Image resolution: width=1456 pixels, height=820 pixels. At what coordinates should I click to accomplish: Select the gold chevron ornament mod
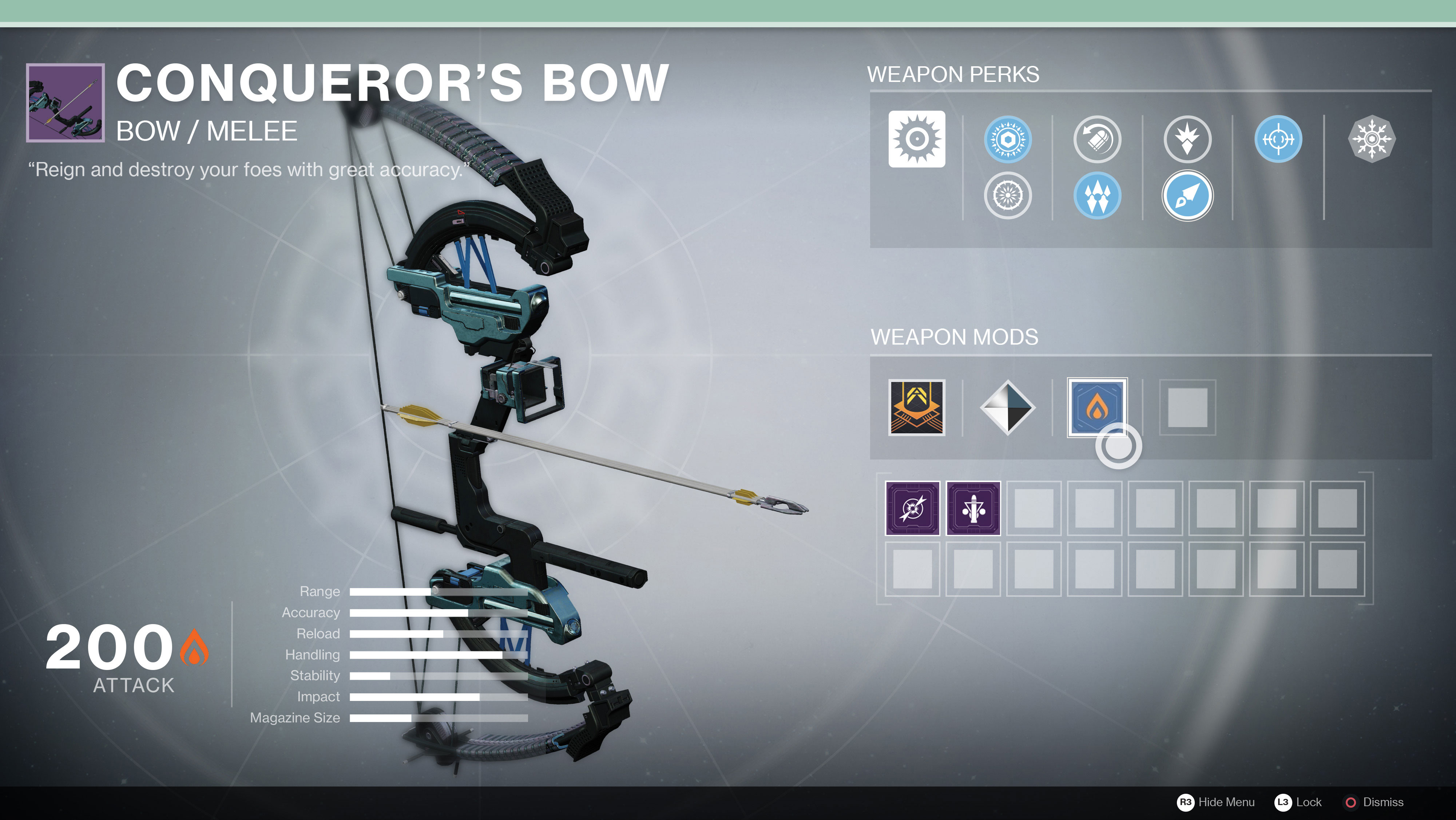coord(916,407)
